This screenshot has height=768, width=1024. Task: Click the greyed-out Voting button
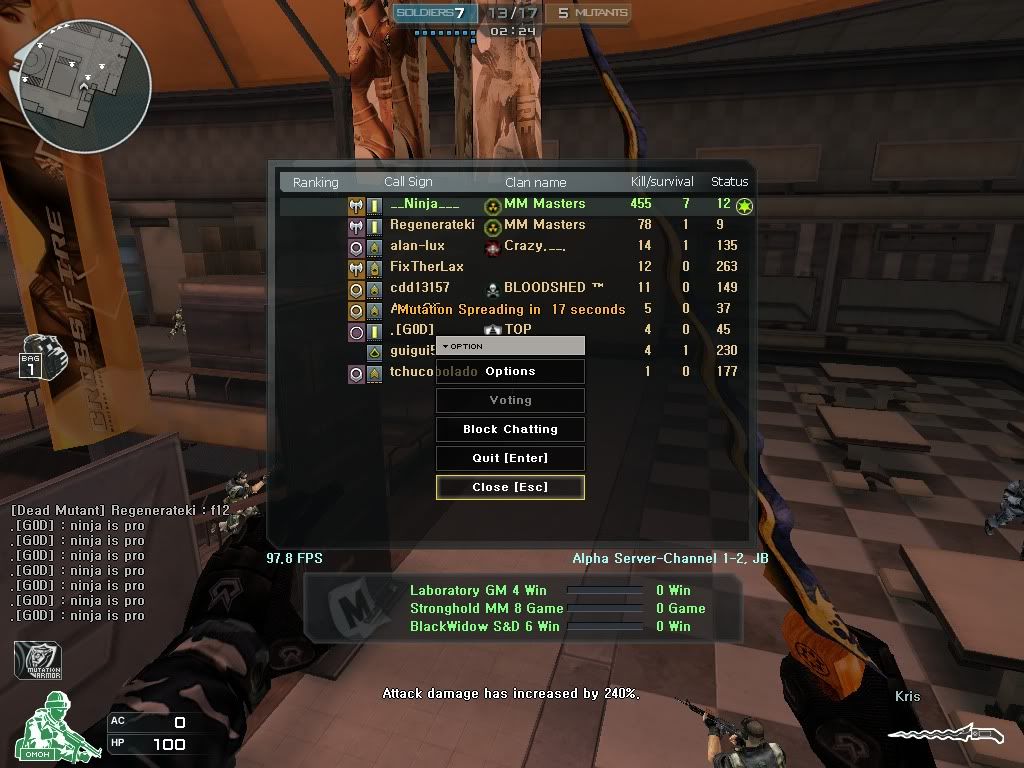[x=510, y=400]
